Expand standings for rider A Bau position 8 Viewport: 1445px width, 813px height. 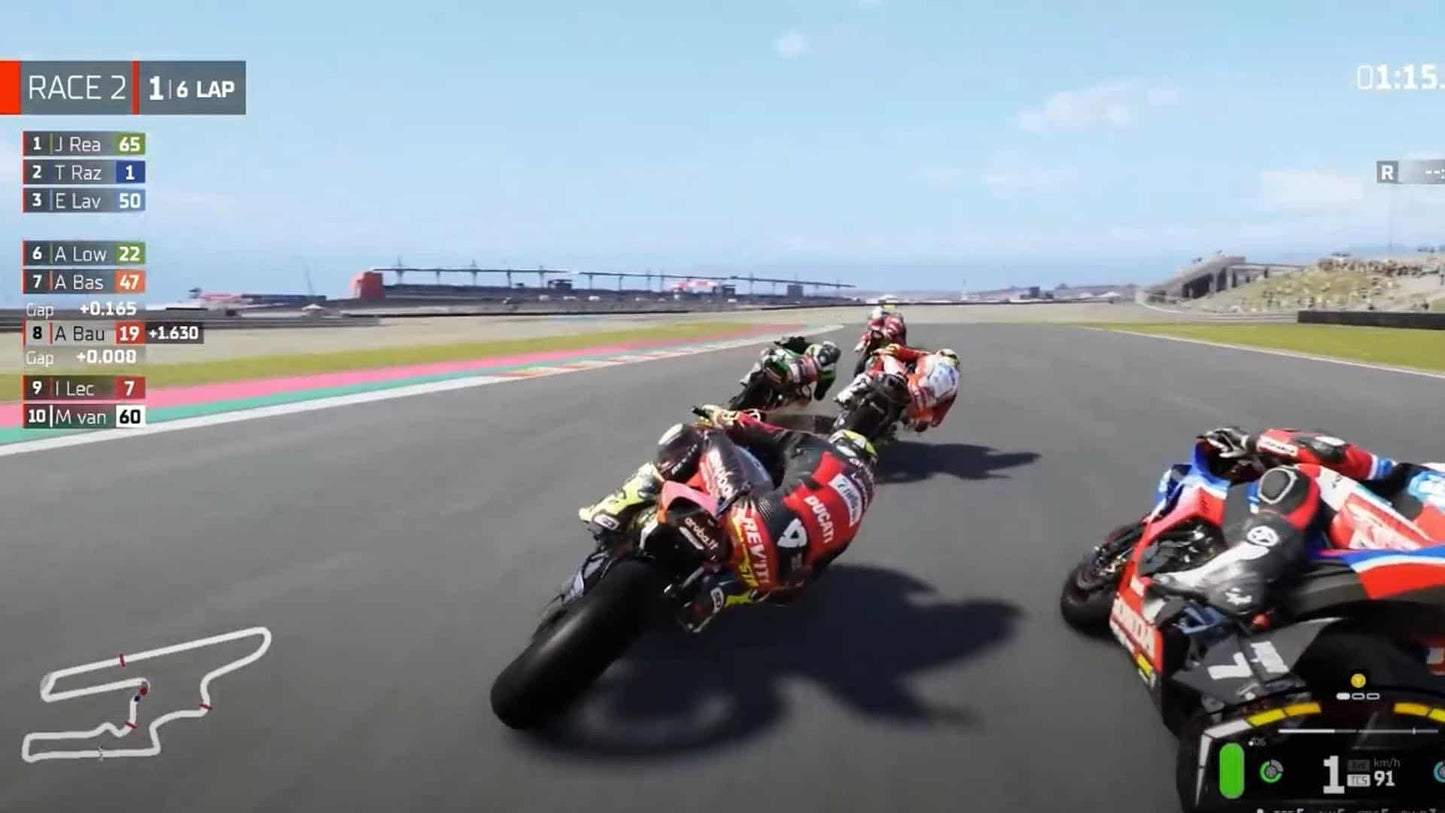[x=80, y=332]
